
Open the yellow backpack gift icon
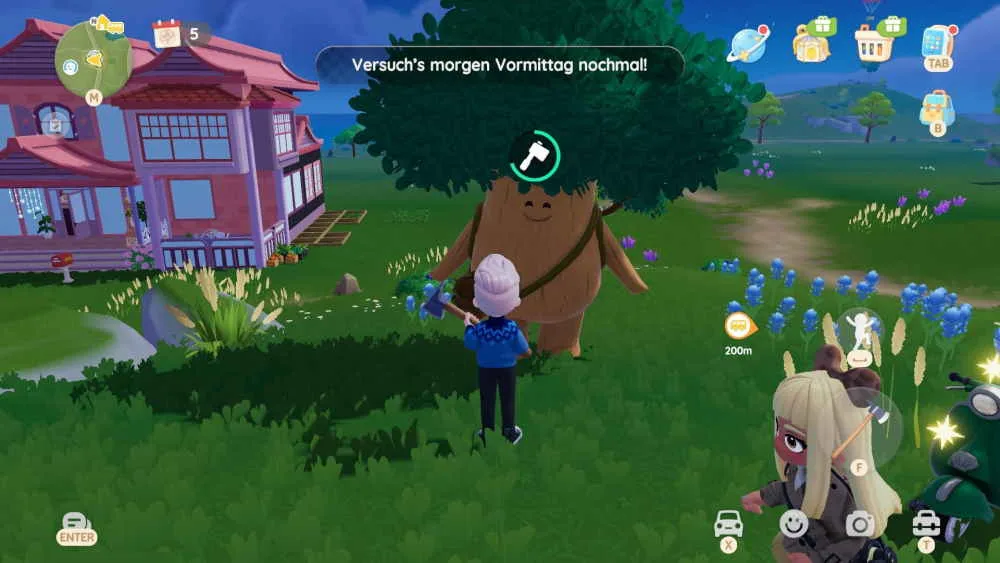coord(811,42)
